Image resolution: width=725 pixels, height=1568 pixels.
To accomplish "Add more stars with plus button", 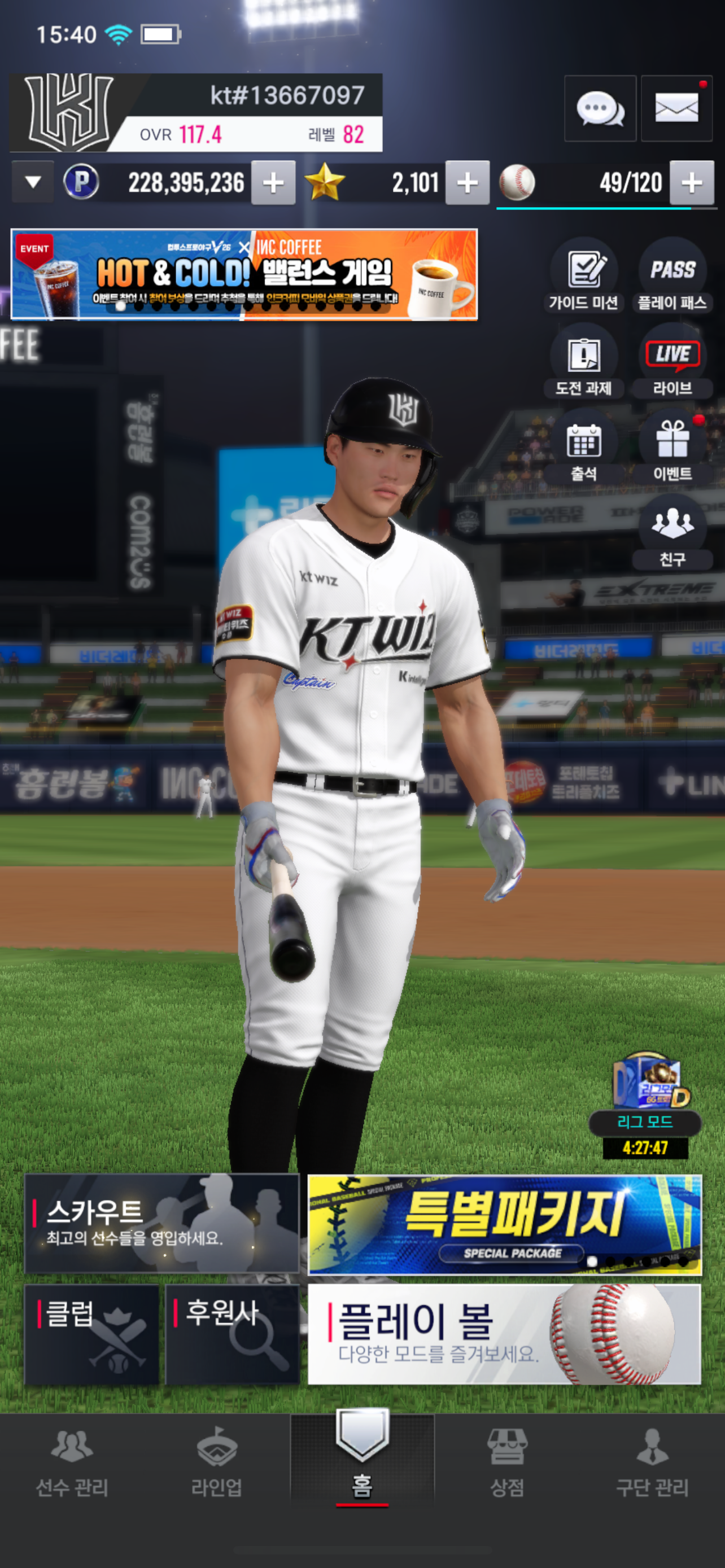I will pos(467,183).
